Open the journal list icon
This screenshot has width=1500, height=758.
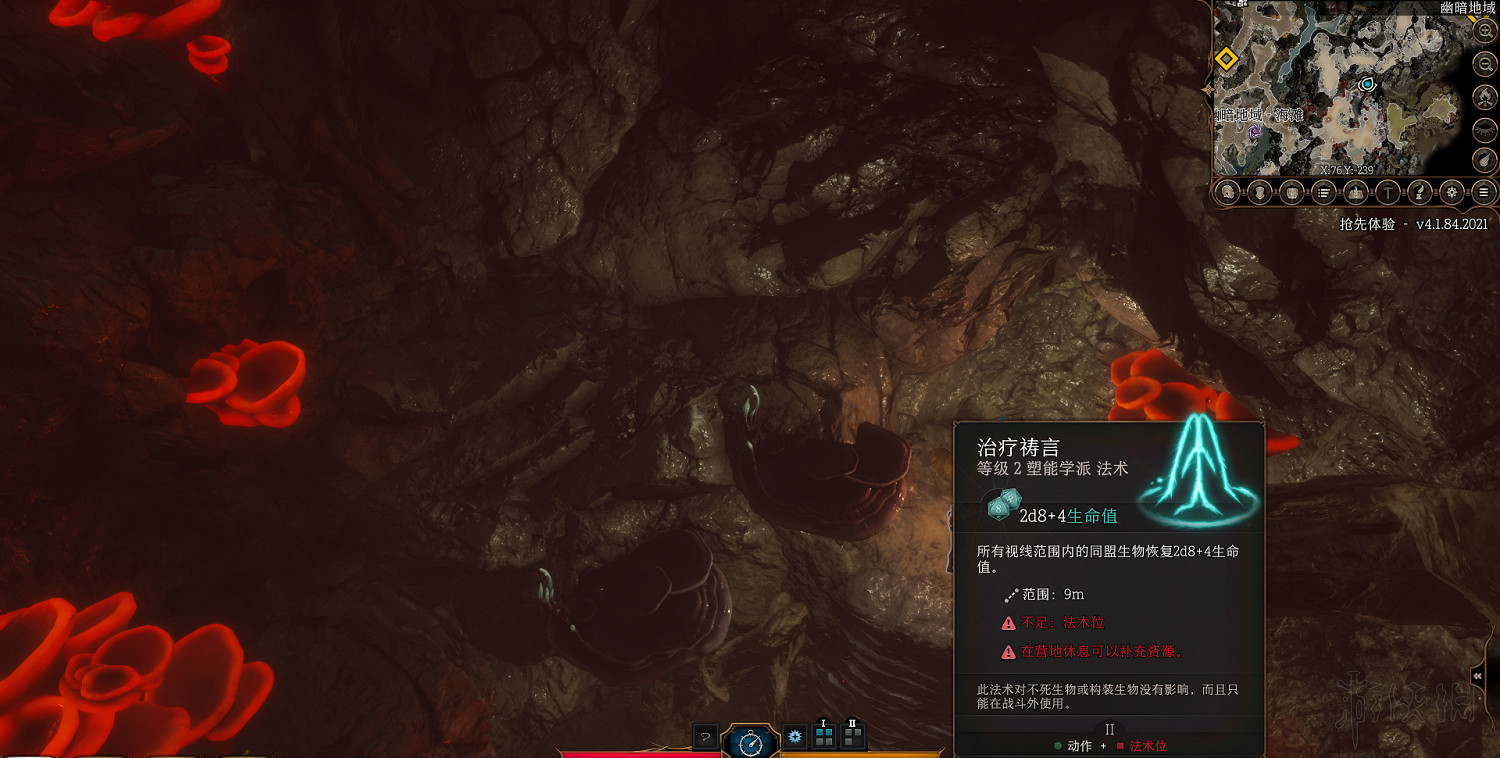point(1322,192)
